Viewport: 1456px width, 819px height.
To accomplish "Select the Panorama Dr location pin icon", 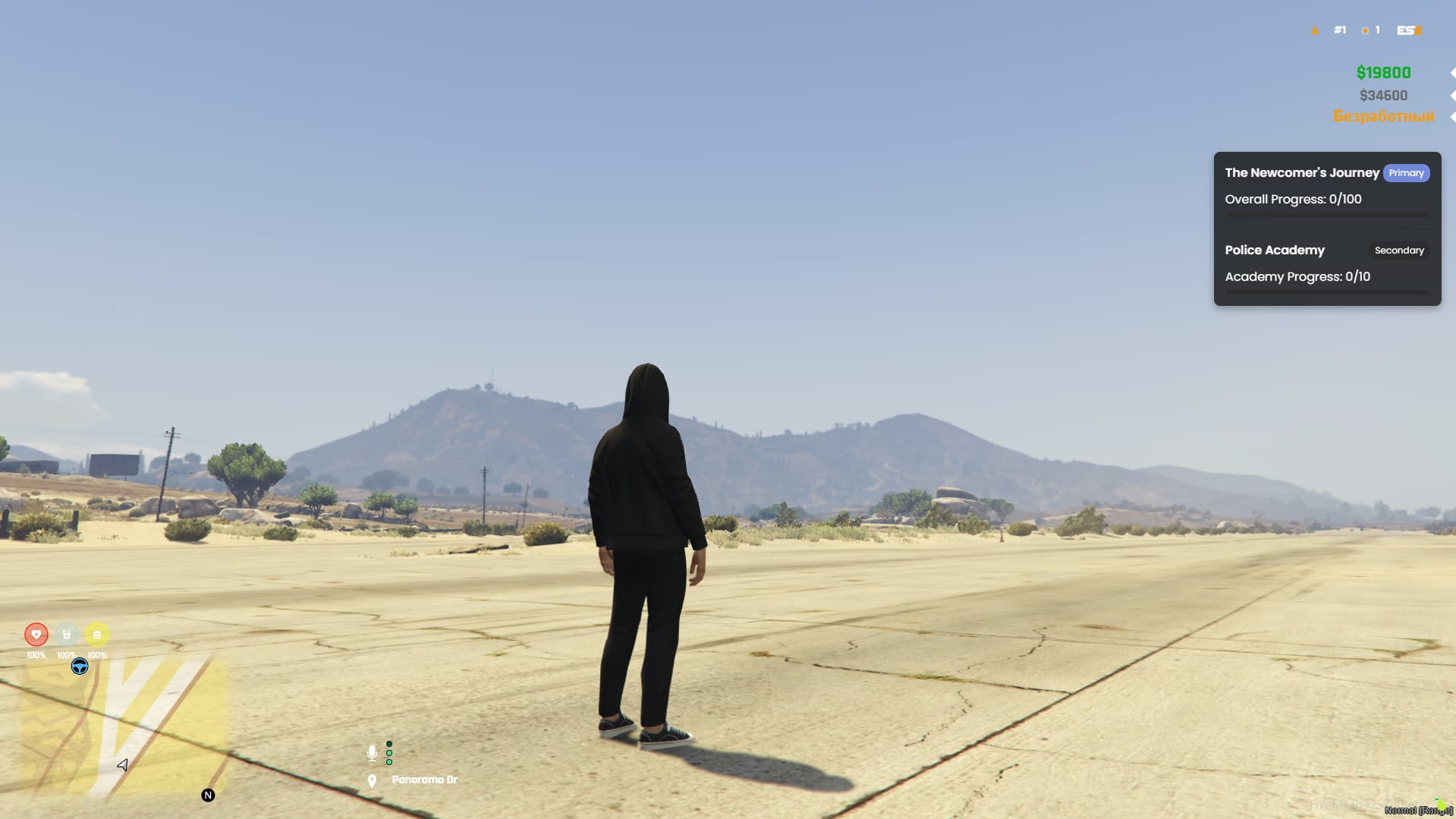I will [371, 779].
